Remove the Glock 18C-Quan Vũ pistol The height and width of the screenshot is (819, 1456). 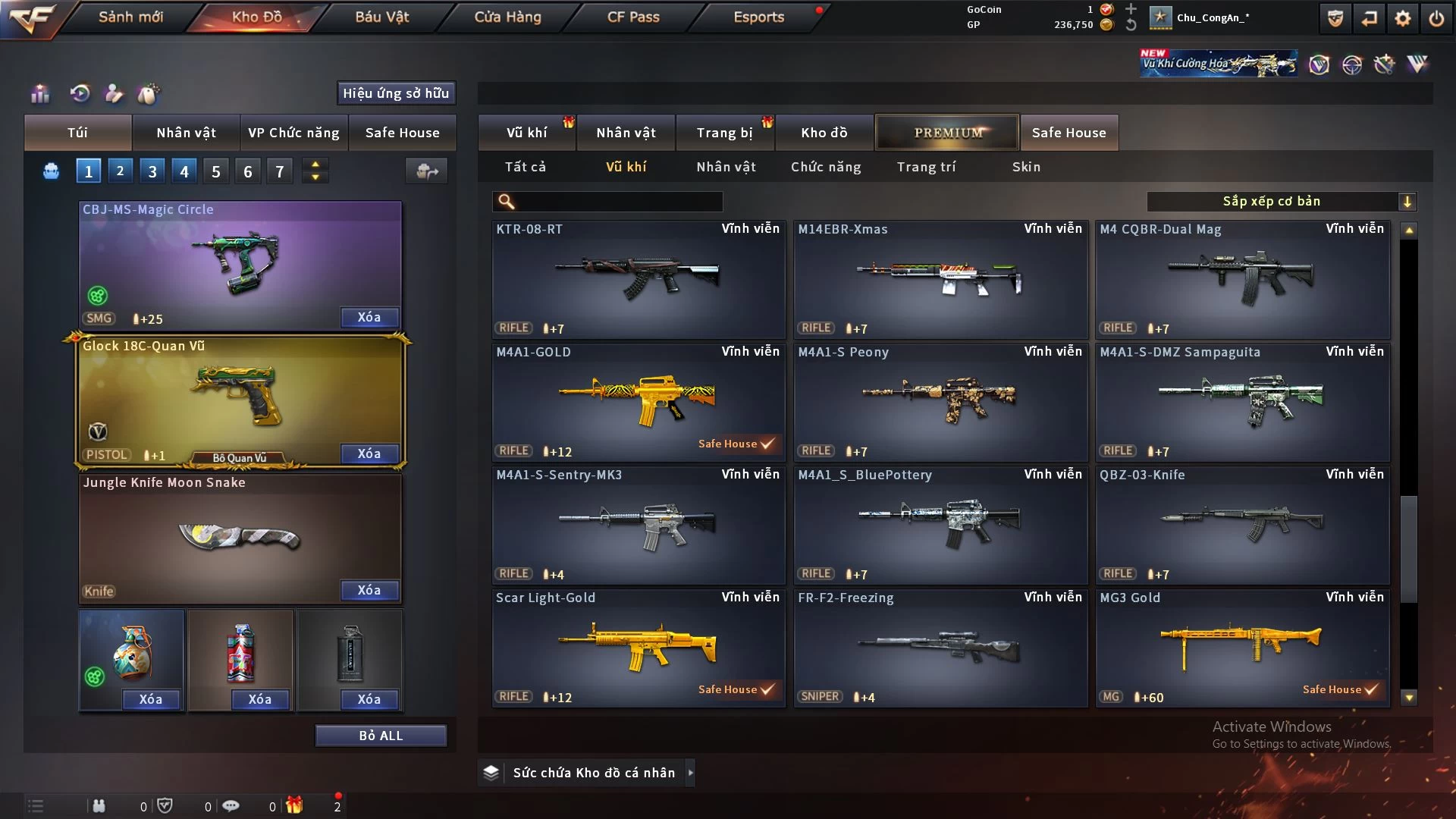coord(369,453)
